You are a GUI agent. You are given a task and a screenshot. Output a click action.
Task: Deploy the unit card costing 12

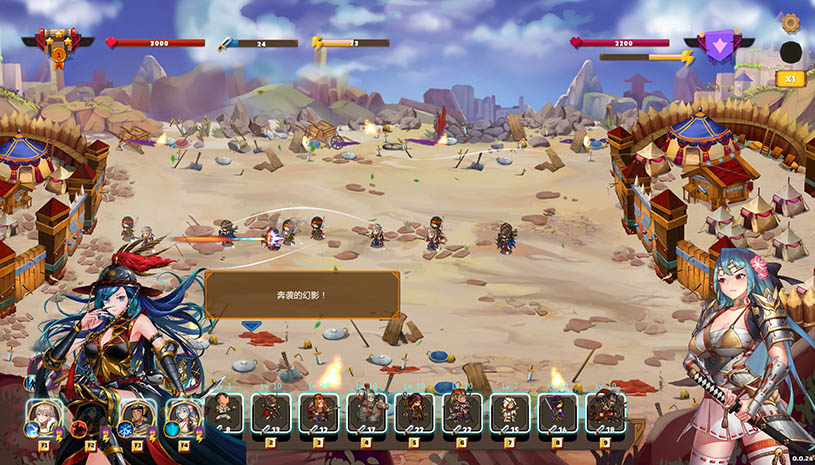(x=319, y=413)
